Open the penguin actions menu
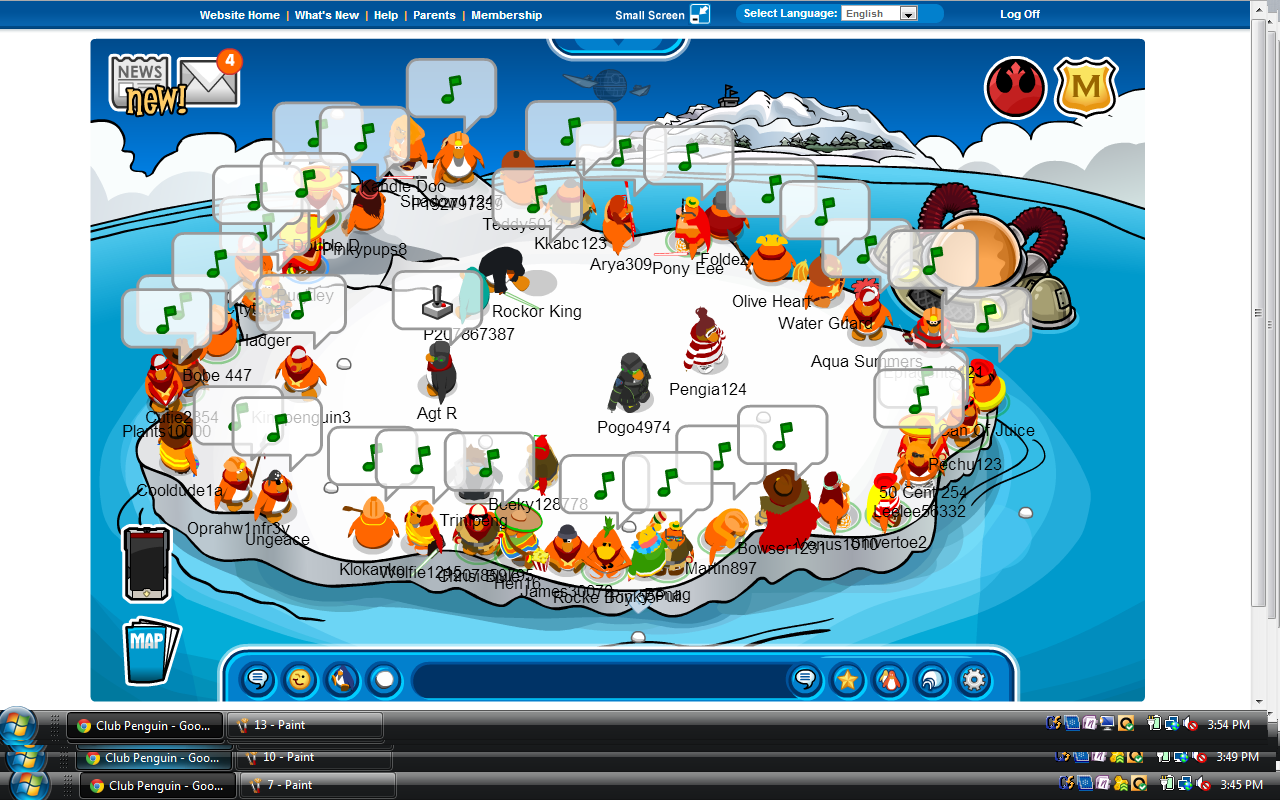This screenshot has height=800, width=1280. [x=341, y=681]
